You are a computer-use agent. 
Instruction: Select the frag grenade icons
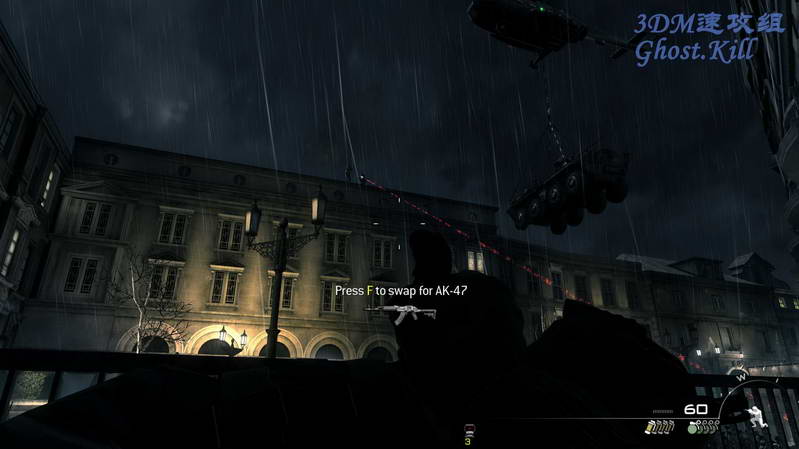point(703,427)
